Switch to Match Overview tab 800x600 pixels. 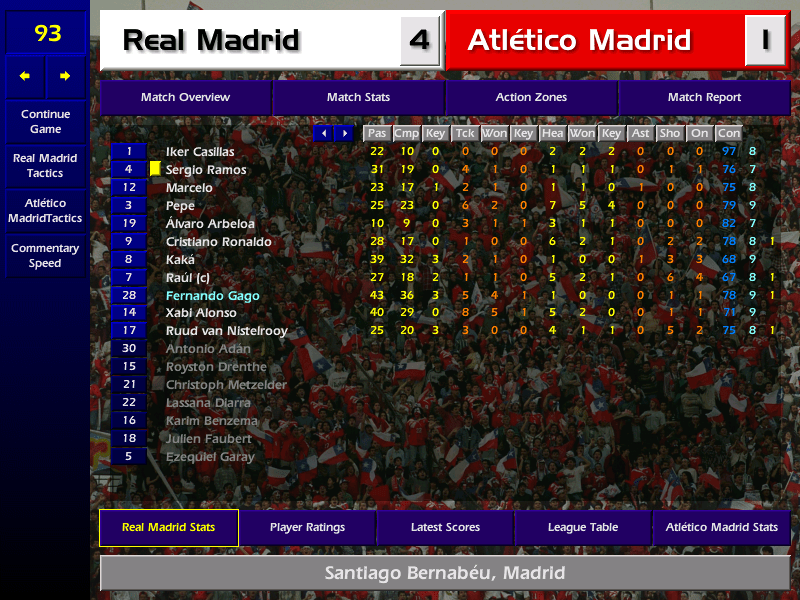[x=185, y=97]
